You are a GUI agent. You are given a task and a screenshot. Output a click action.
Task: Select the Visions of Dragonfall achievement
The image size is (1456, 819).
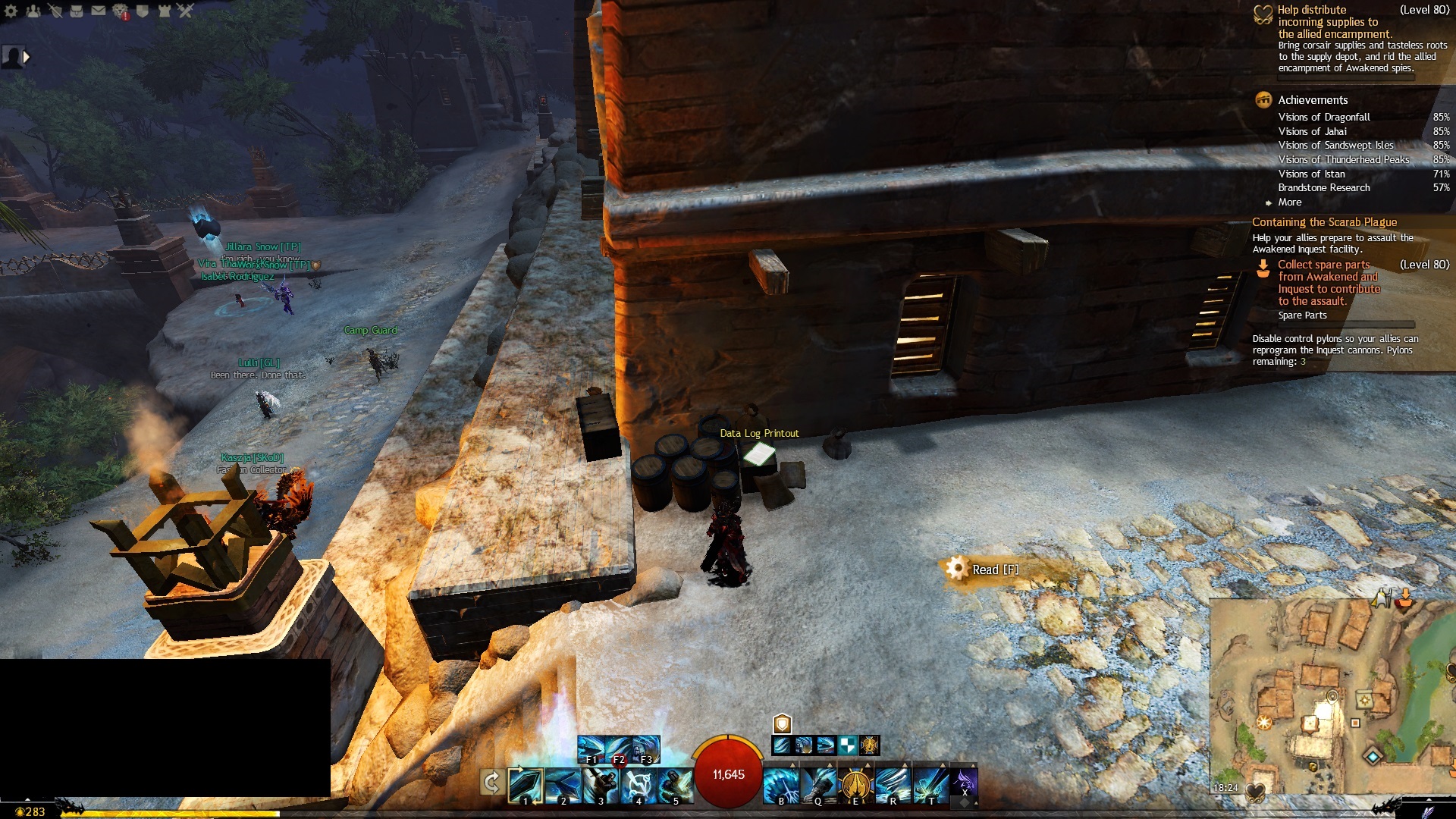[x=1324, y=118]
